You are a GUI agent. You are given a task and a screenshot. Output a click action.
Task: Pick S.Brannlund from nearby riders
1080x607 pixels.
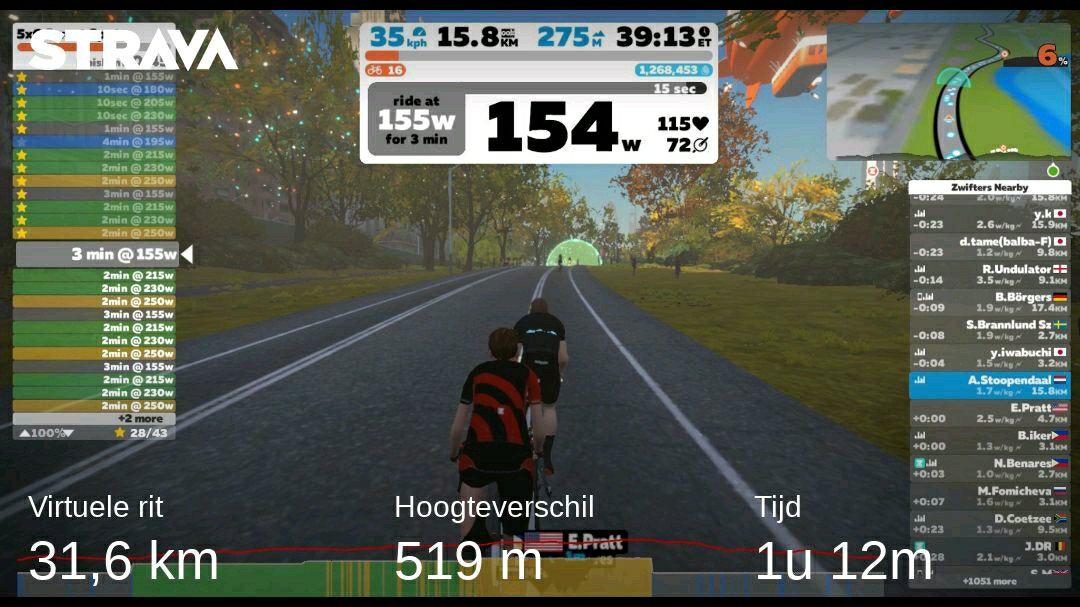click(989, 330)
